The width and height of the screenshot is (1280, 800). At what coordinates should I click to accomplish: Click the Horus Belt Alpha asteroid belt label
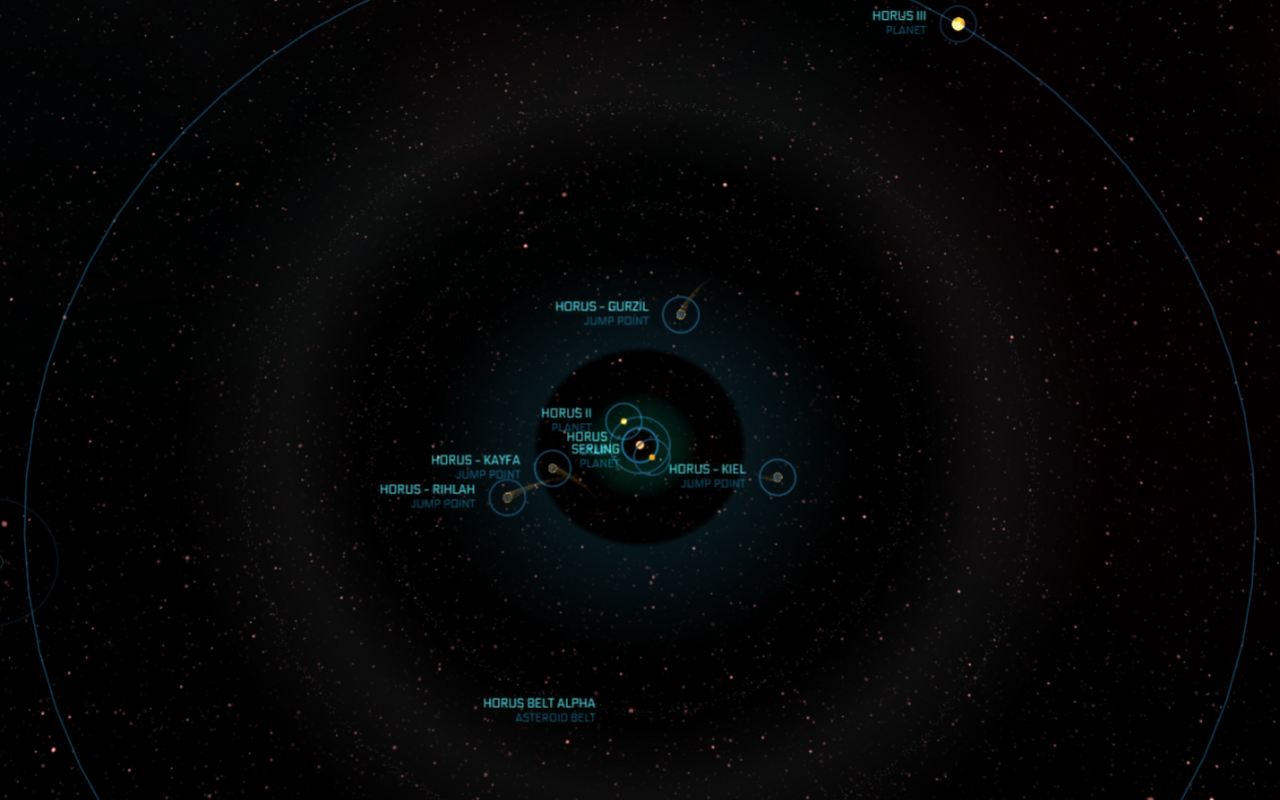point(539,704)
